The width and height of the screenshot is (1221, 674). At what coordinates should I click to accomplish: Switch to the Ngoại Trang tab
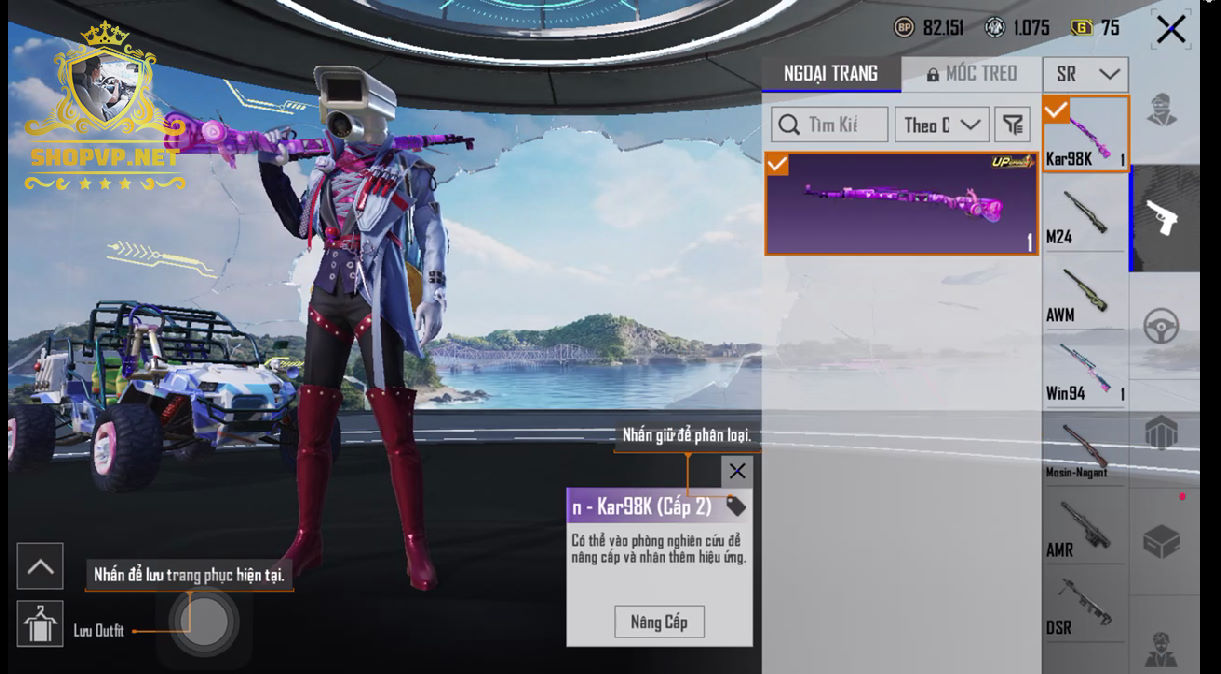pyautogui.click(x=831, y=74)
